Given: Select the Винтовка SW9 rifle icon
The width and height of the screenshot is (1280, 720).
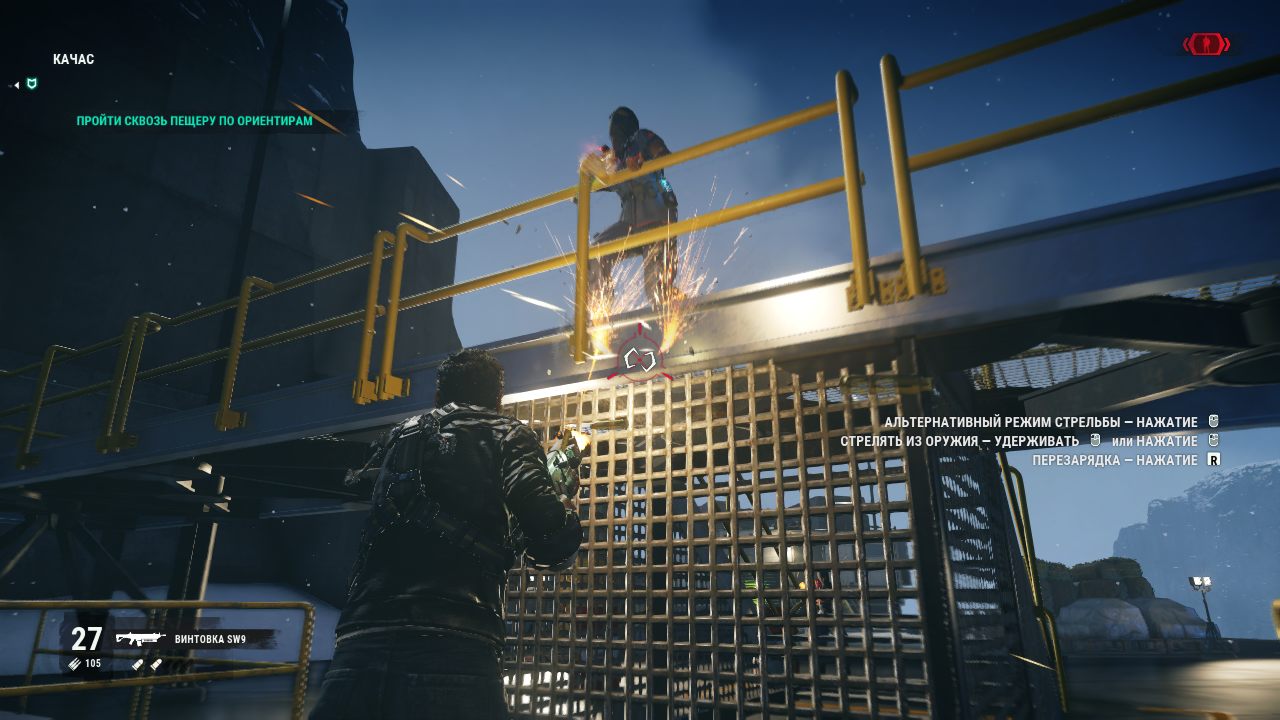Looking at the screenshot, I should pyautogui.click(x=140, y=639).
